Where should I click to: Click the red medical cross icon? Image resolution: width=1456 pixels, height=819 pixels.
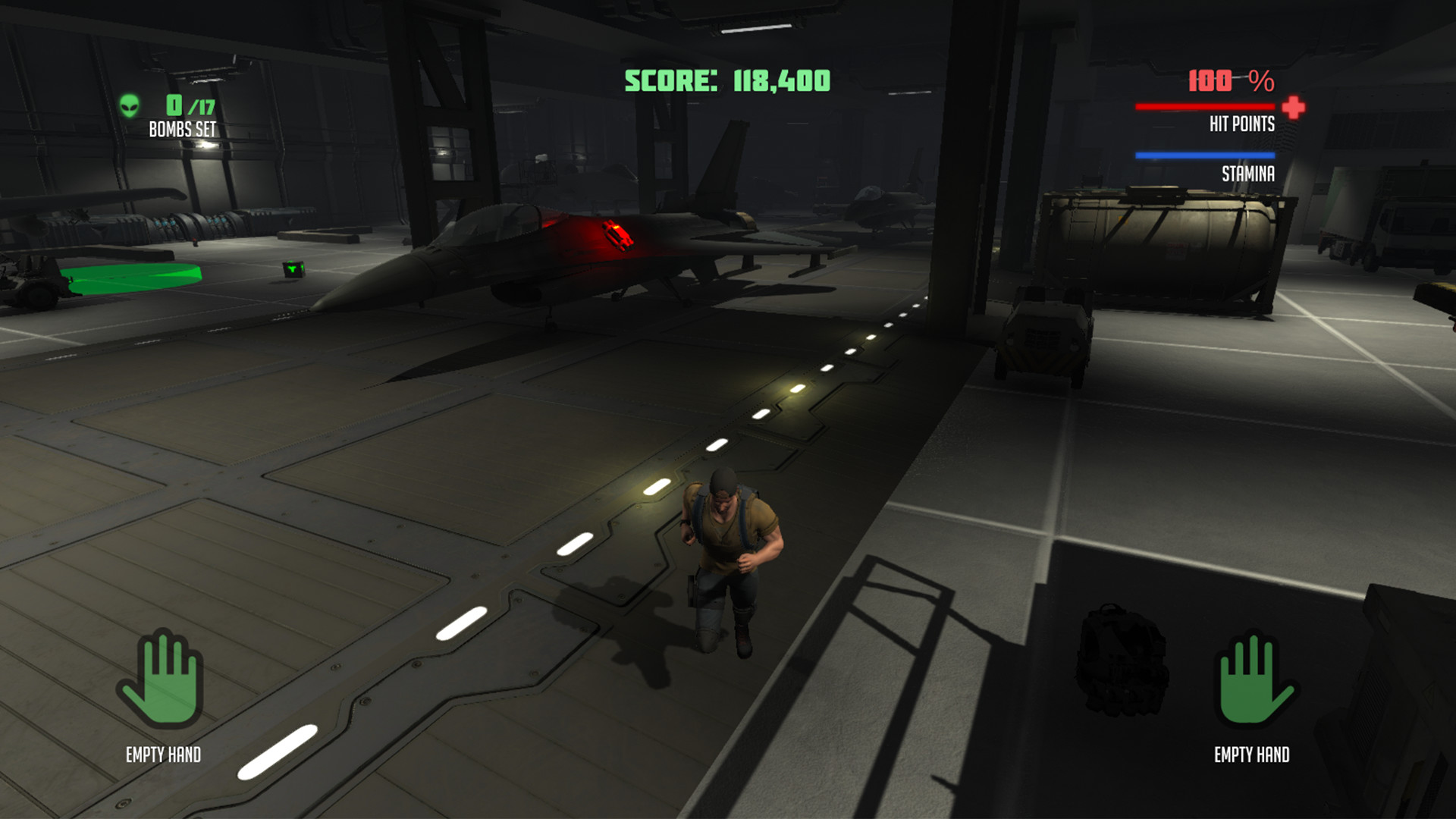pos(1292,107)
